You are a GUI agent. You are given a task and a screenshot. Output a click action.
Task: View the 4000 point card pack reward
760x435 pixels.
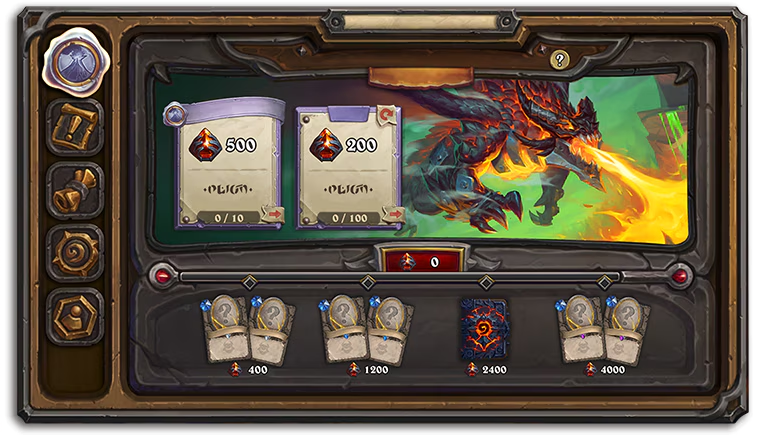point(602,329)
